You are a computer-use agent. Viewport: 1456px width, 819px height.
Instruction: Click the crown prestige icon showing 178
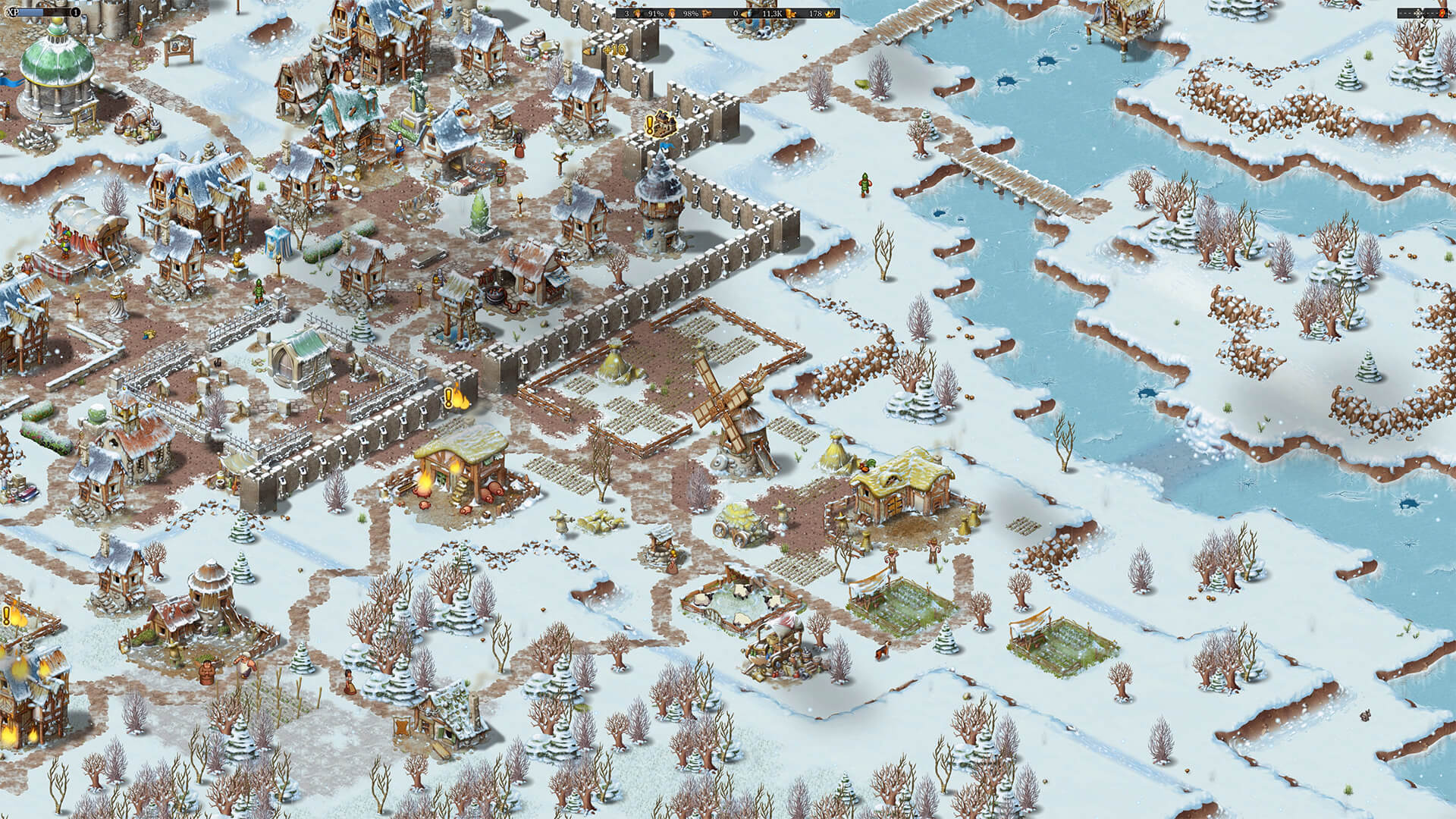tap(832, 14)
